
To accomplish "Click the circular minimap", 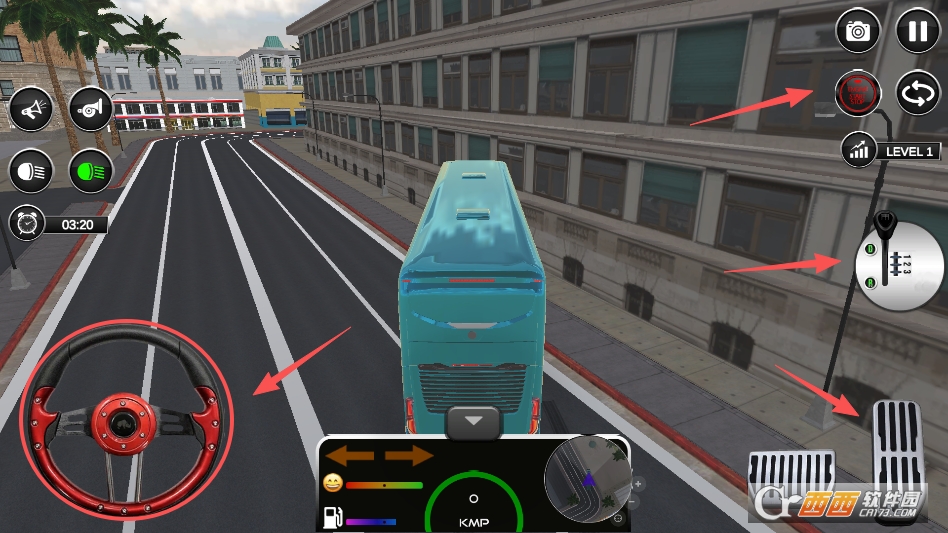I will click(587, 479).
